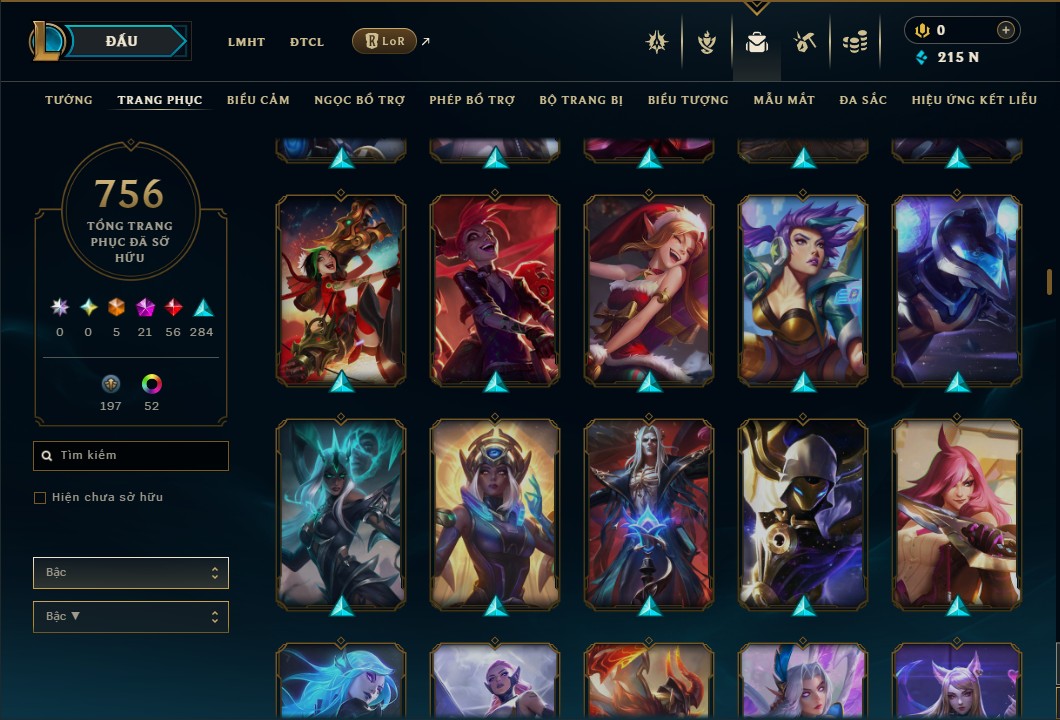Open the BIỂU CẢM emotes tab

tap(258, 100)
